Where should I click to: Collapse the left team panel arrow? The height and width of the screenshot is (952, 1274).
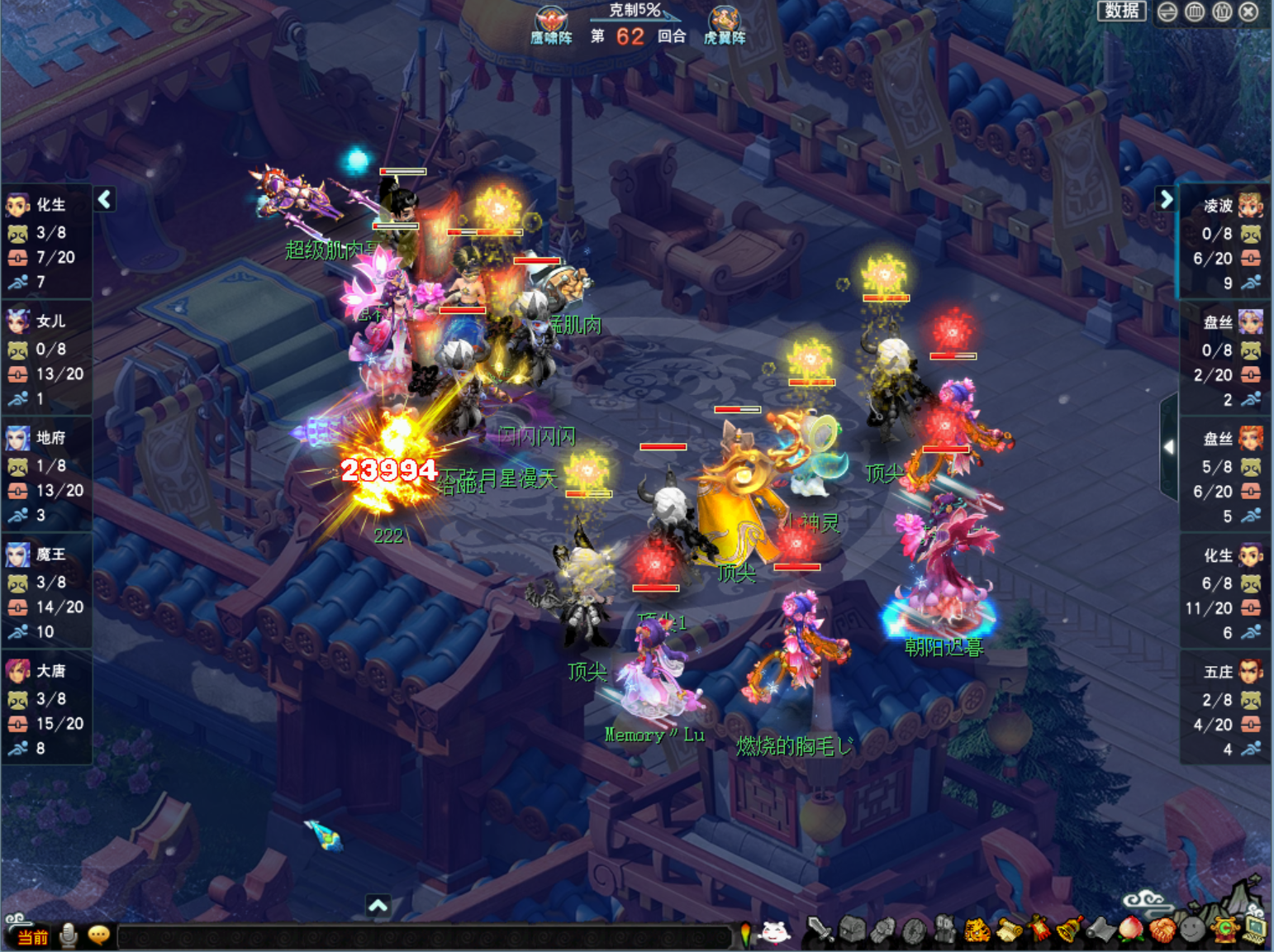pyautogui.click(x=105, y=199)
